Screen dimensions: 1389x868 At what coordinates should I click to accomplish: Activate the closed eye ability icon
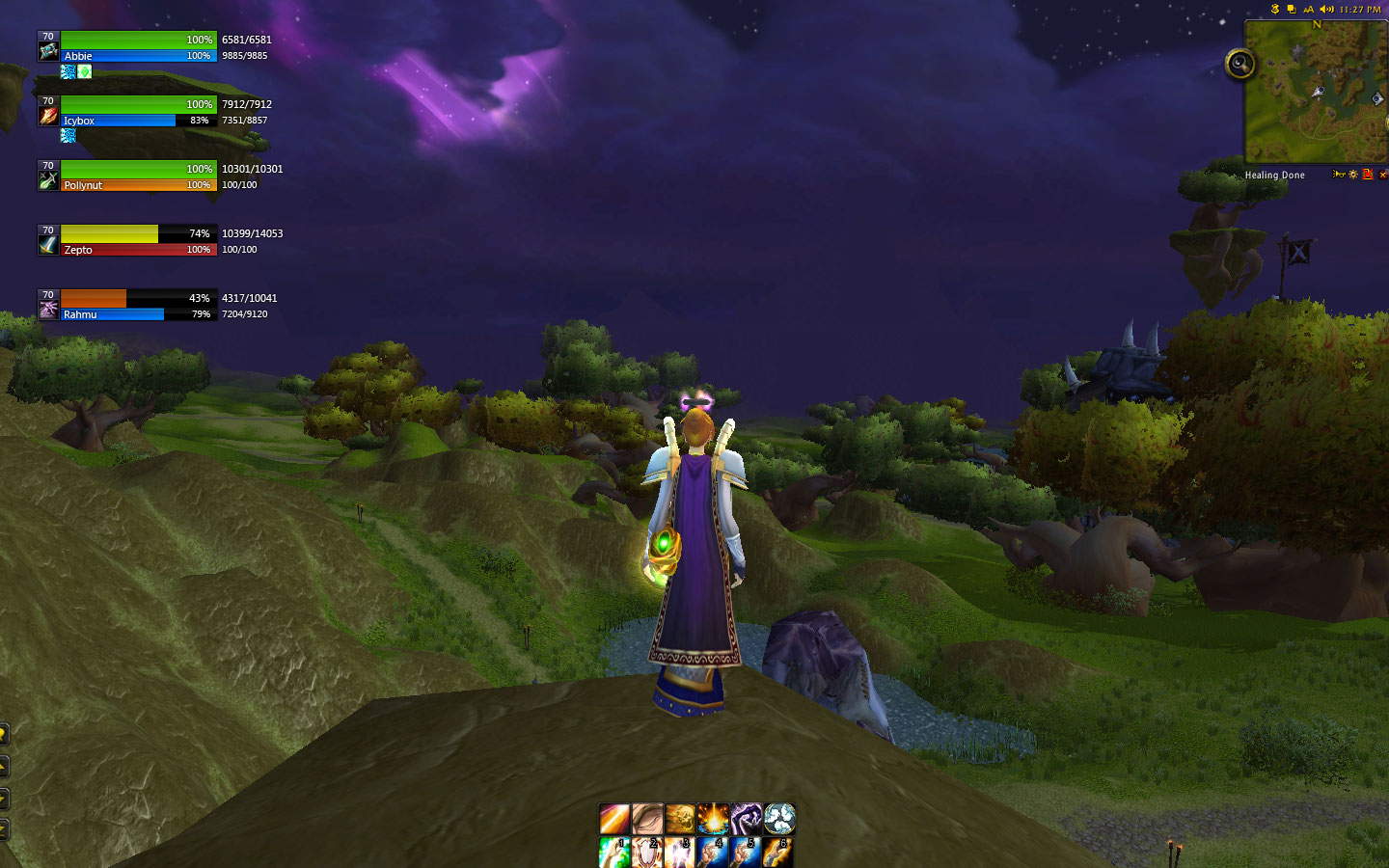[x=647, y=819]
